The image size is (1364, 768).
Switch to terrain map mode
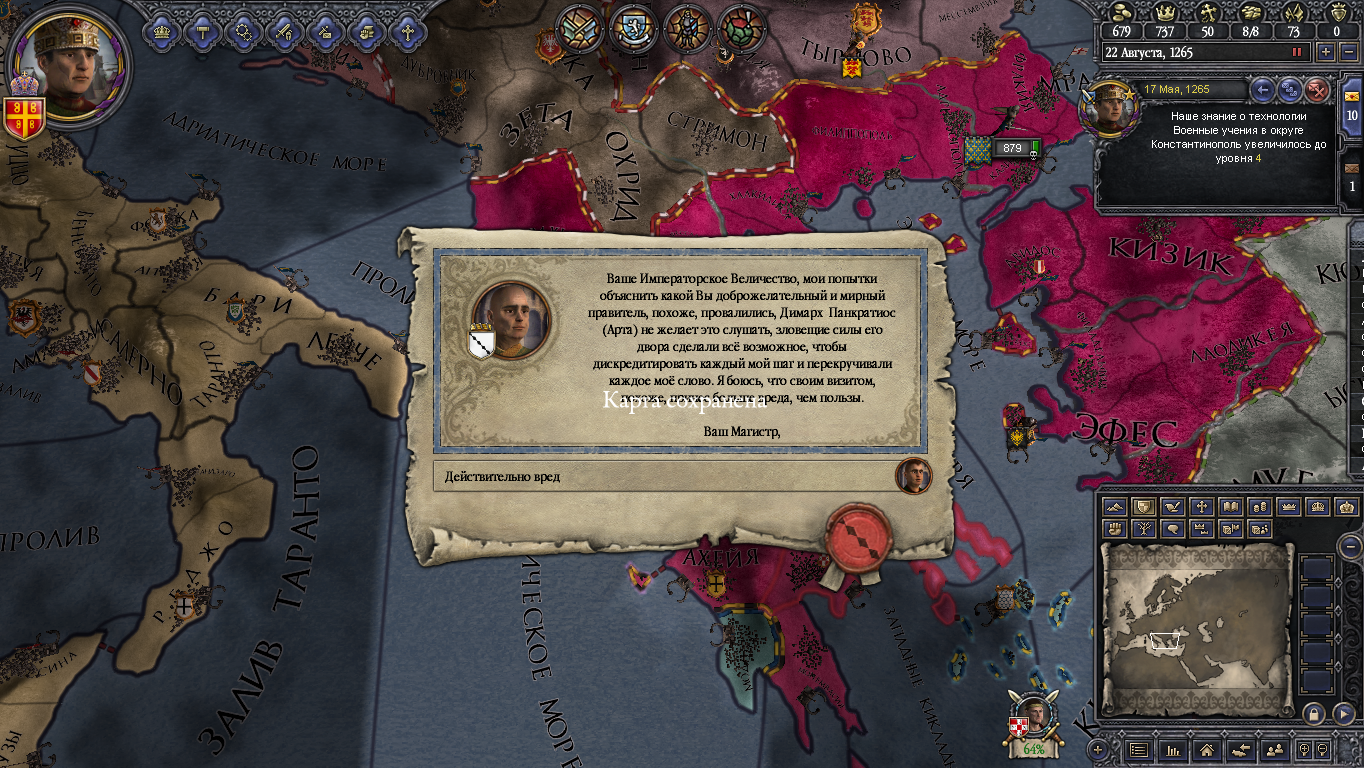click(x=1116, y=507)
